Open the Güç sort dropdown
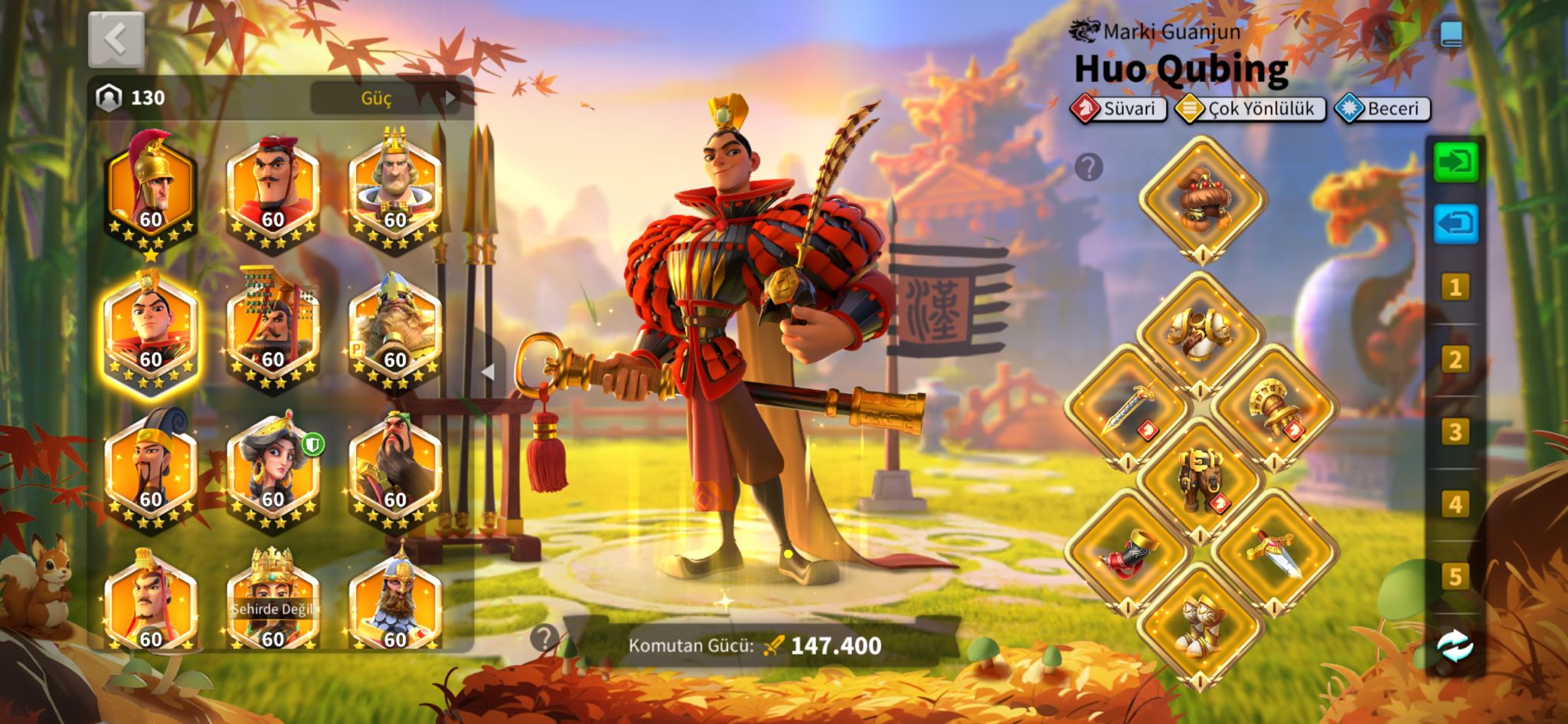The width and height of the screenshot is (1568, 724). click(384, 97)
